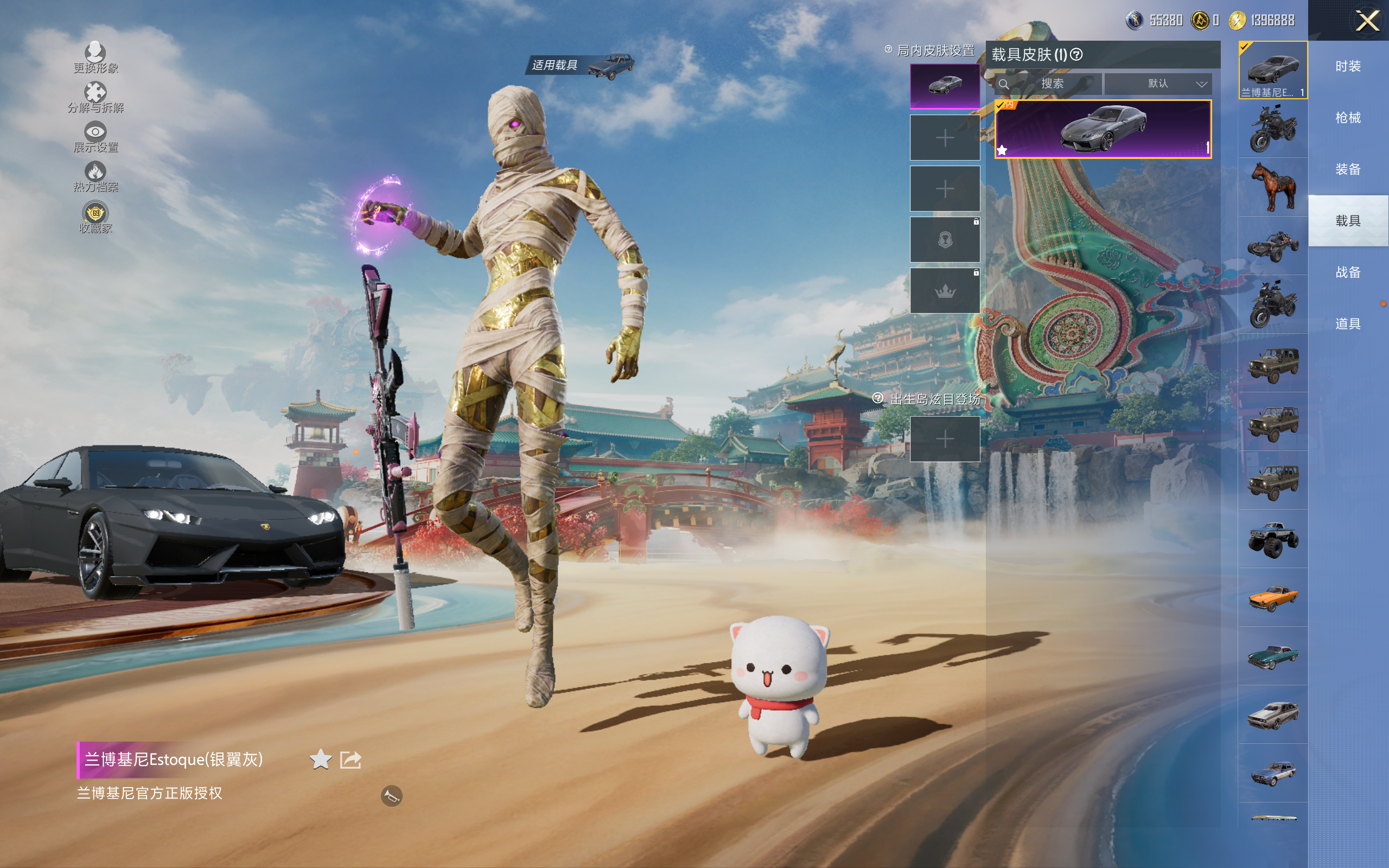The height and width of the screenshot is (868, 1389).
Task: Choose the horse in the vehicle list
Action: pyautogui.click(x=1273, y=187)
